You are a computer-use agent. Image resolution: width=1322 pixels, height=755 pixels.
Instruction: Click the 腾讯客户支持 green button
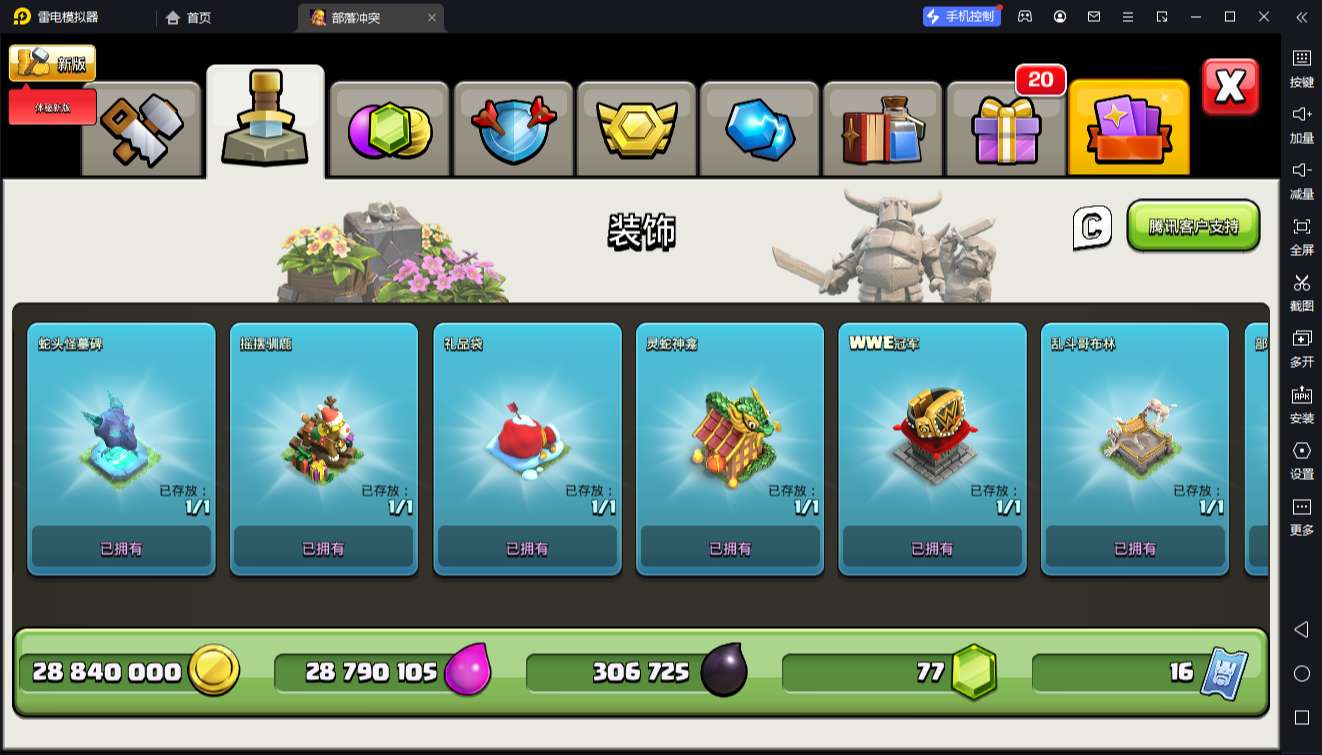[x=1193, y=226]
